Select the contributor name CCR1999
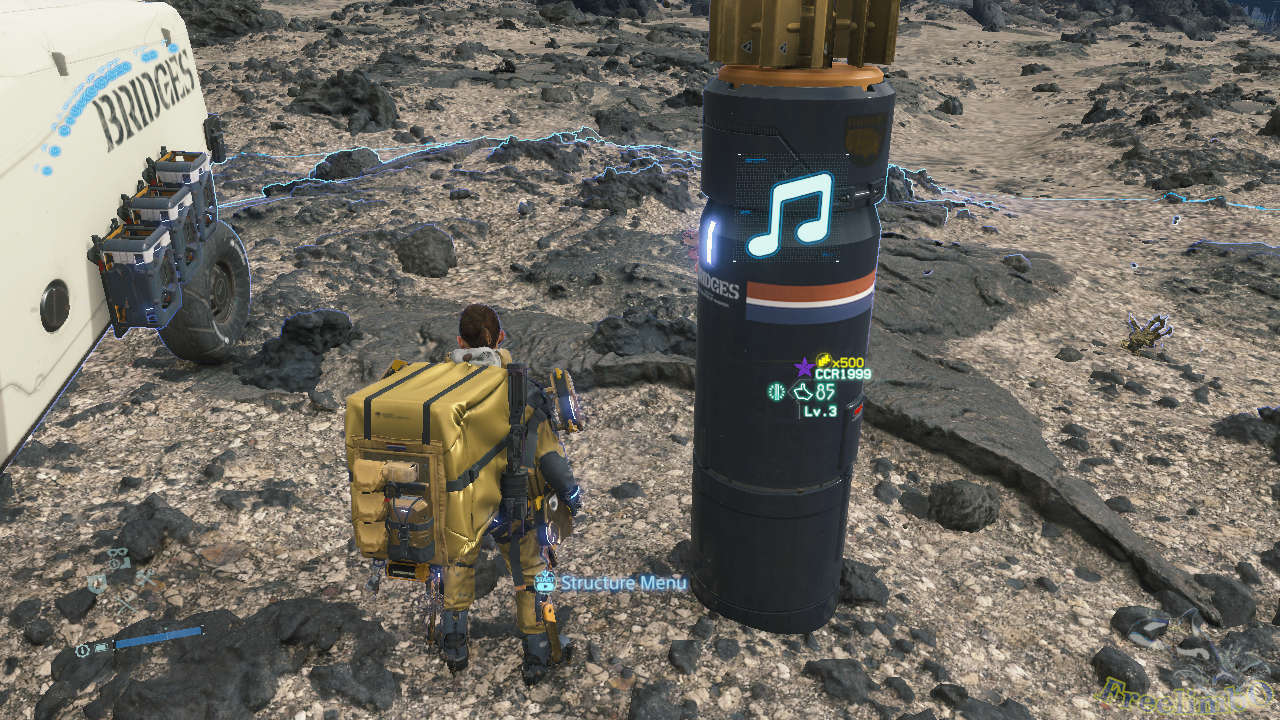The image size is (1280, 720). [x=844, y=373]
